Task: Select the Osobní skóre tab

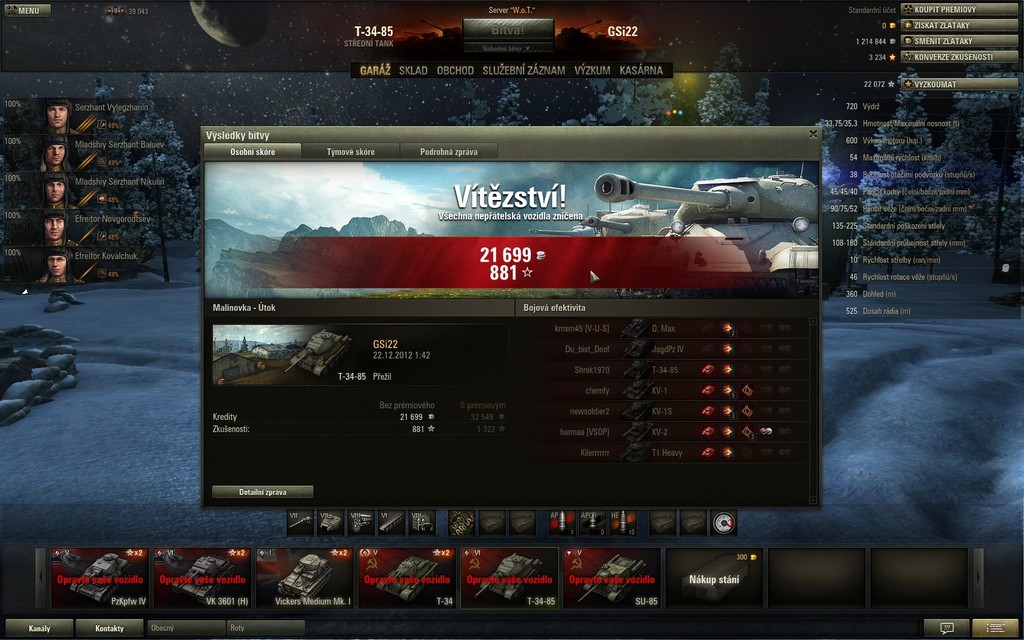Action: pyautogui.click(x=253, y=152)
